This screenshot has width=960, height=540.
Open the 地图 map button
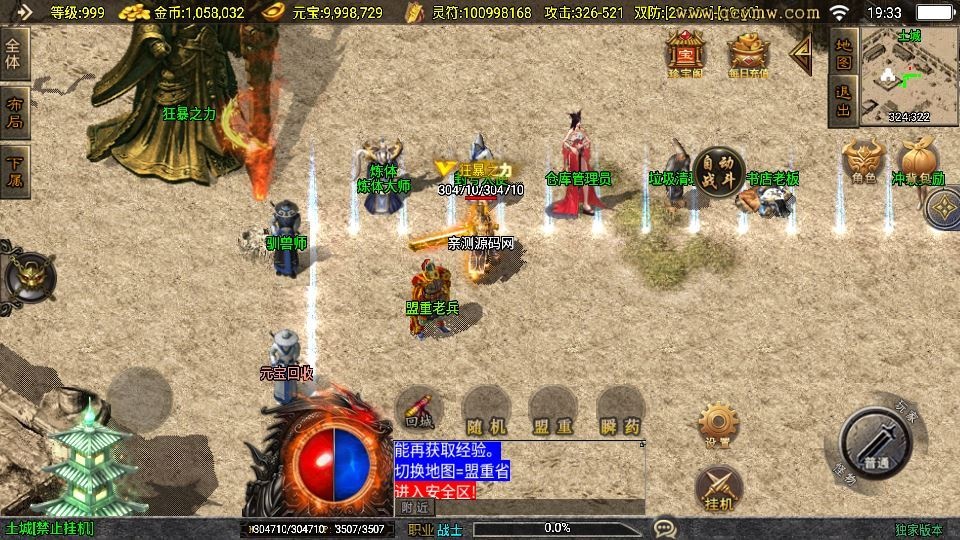(844, 52)
